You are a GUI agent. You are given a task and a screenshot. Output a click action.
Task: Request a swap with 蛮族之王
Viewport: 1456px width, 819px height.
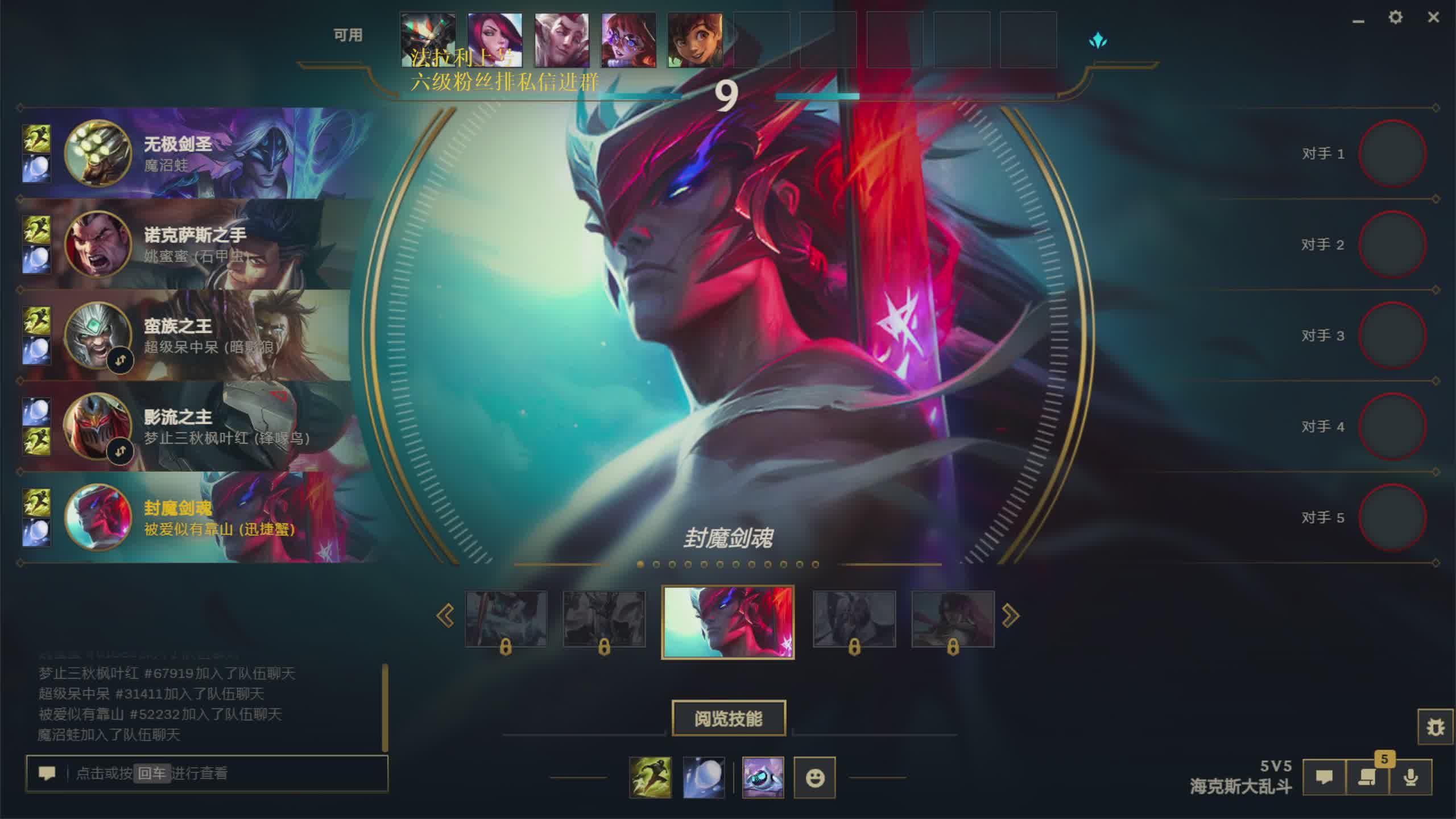(x=120, y=360)
